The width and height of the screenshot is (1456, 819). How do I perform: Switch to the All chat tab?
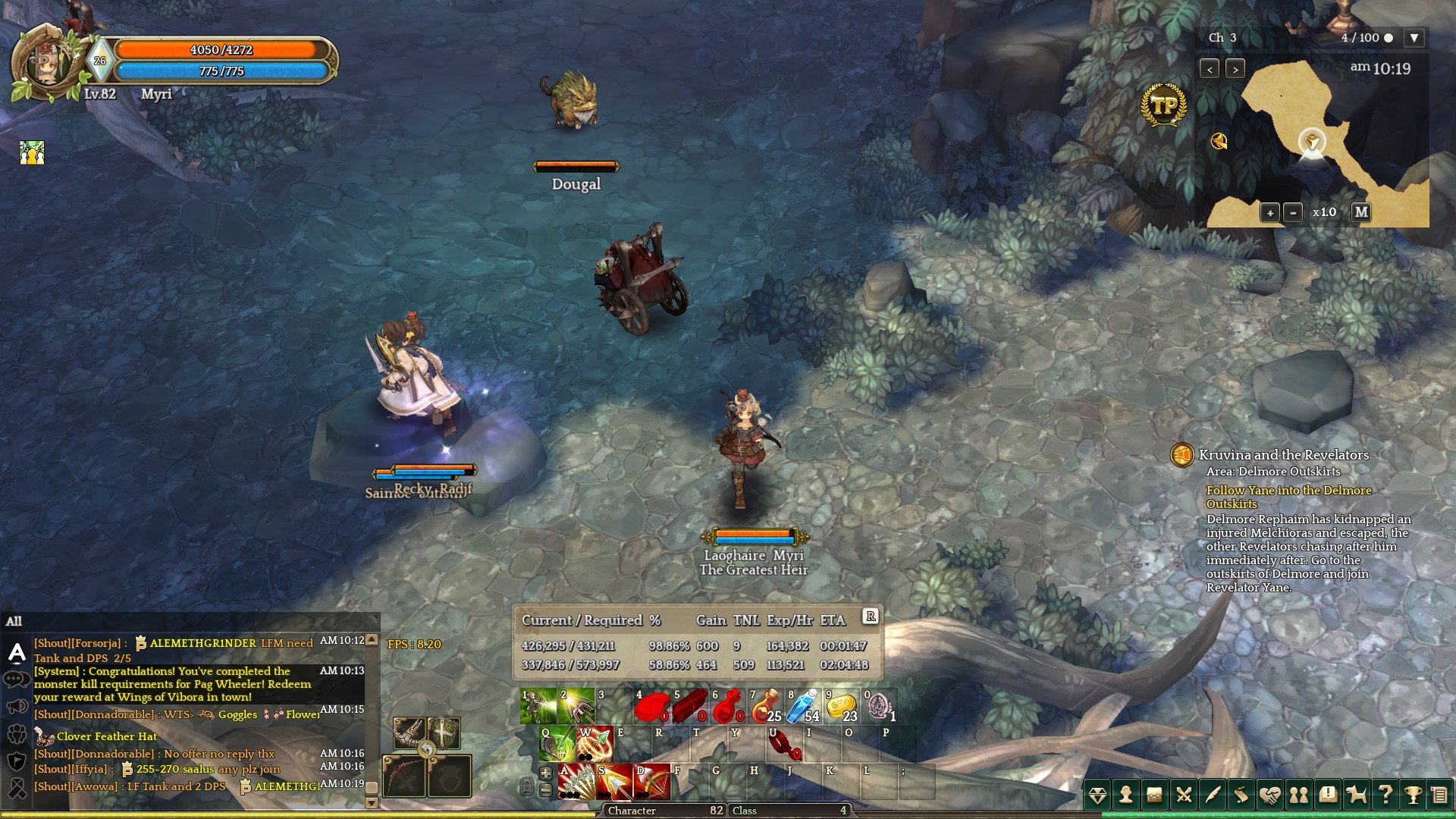tap(14, 622)
